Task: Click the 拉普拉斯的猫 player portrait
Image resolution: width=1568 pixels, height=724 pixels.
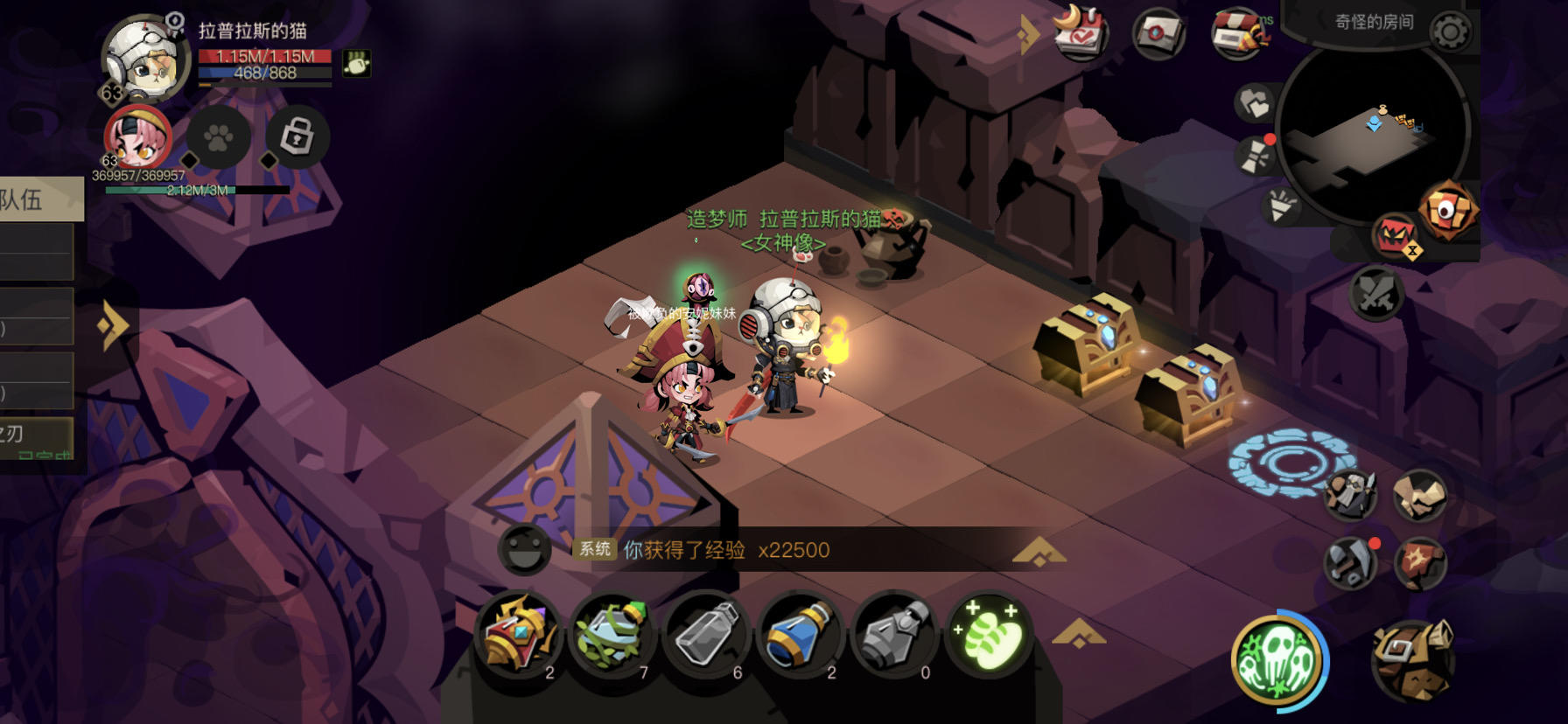Action: [147, 61]
